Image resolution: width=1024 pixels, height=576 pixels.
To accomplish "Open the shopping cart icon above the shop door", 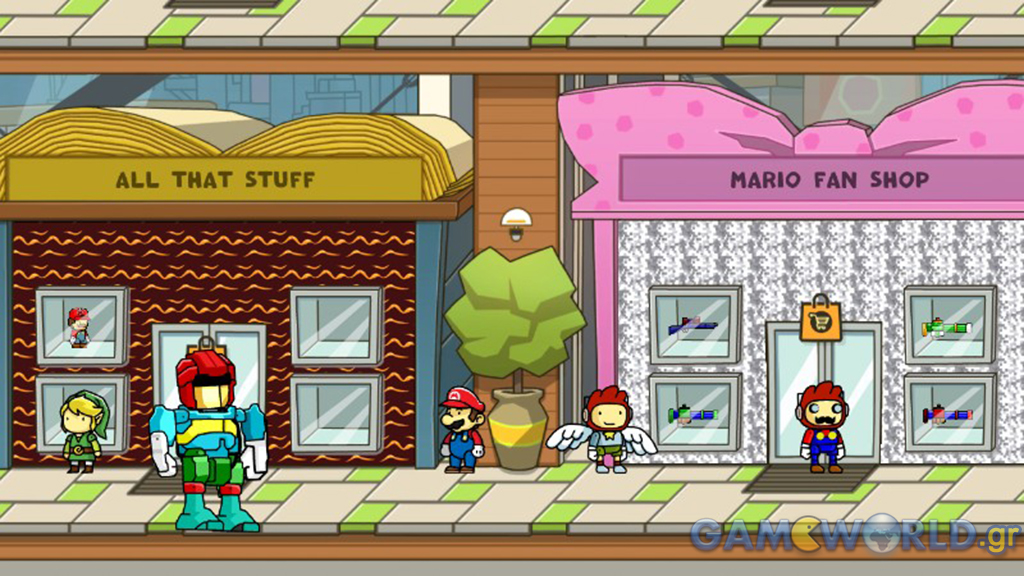I will [x=821, y=322].
